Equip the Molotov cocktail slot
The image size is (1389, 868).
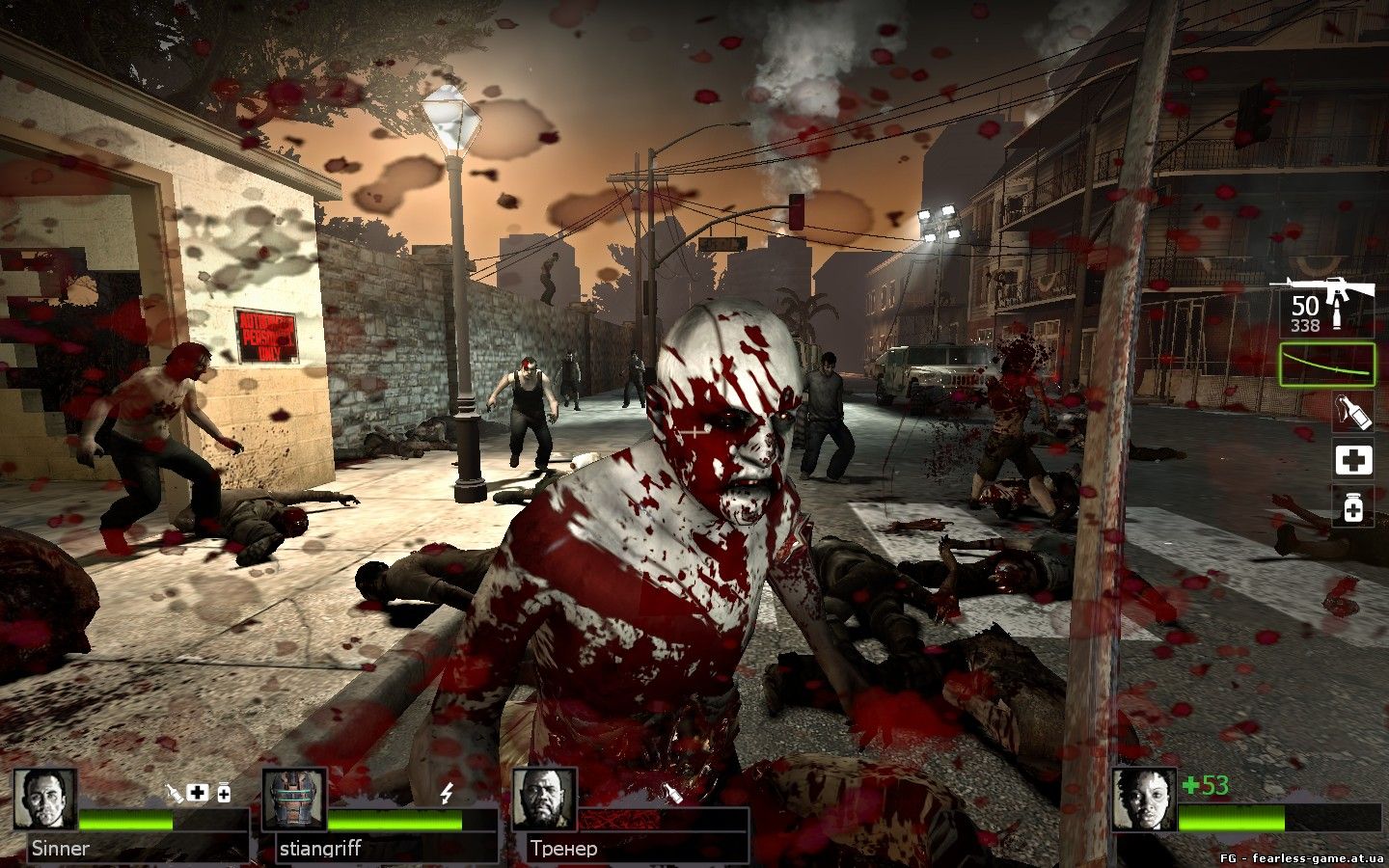(x=1352, y=412)
